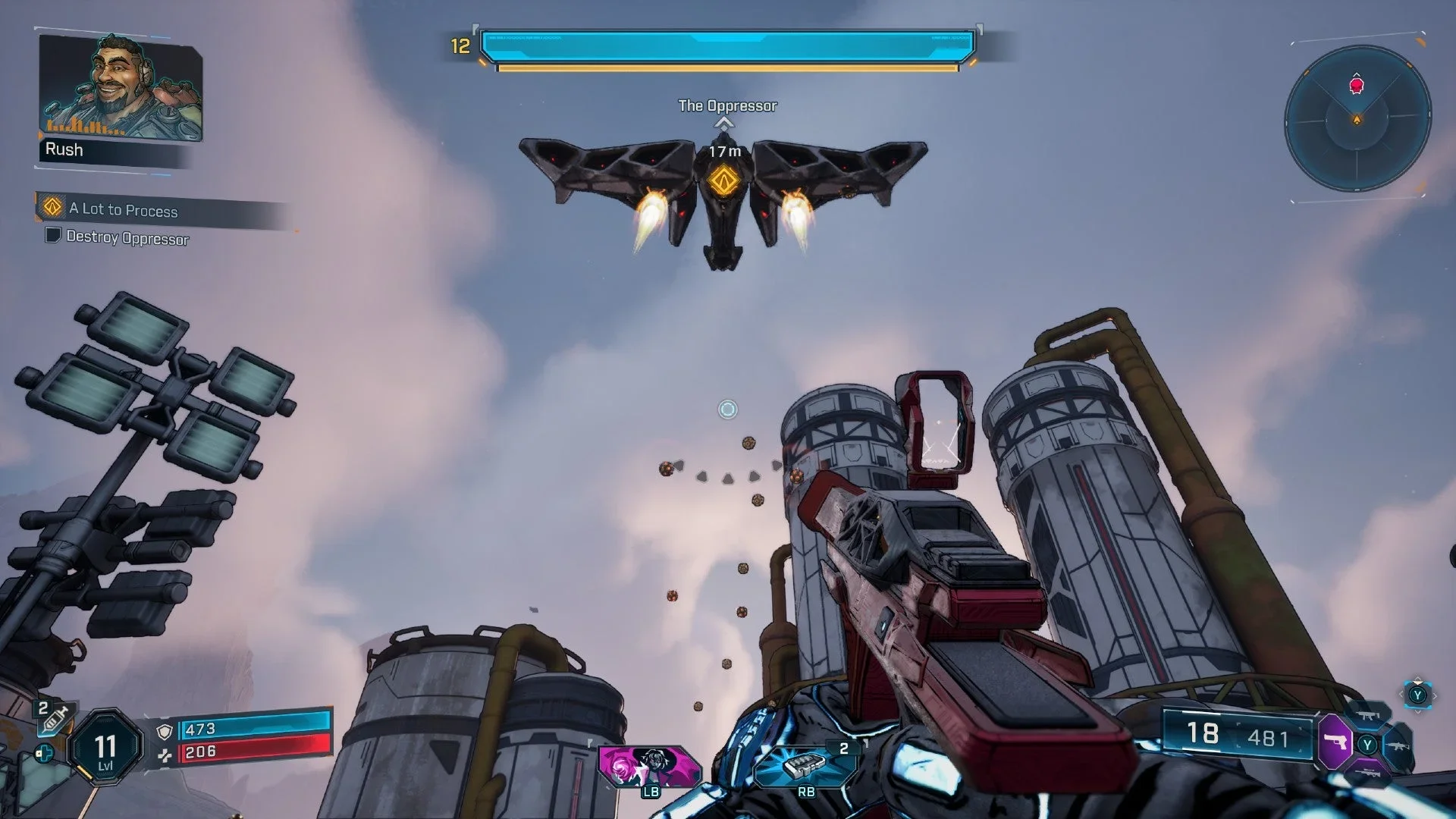Switch to the submachine gun weapon slot
1456x819 pixels.
click(1368, 714)
